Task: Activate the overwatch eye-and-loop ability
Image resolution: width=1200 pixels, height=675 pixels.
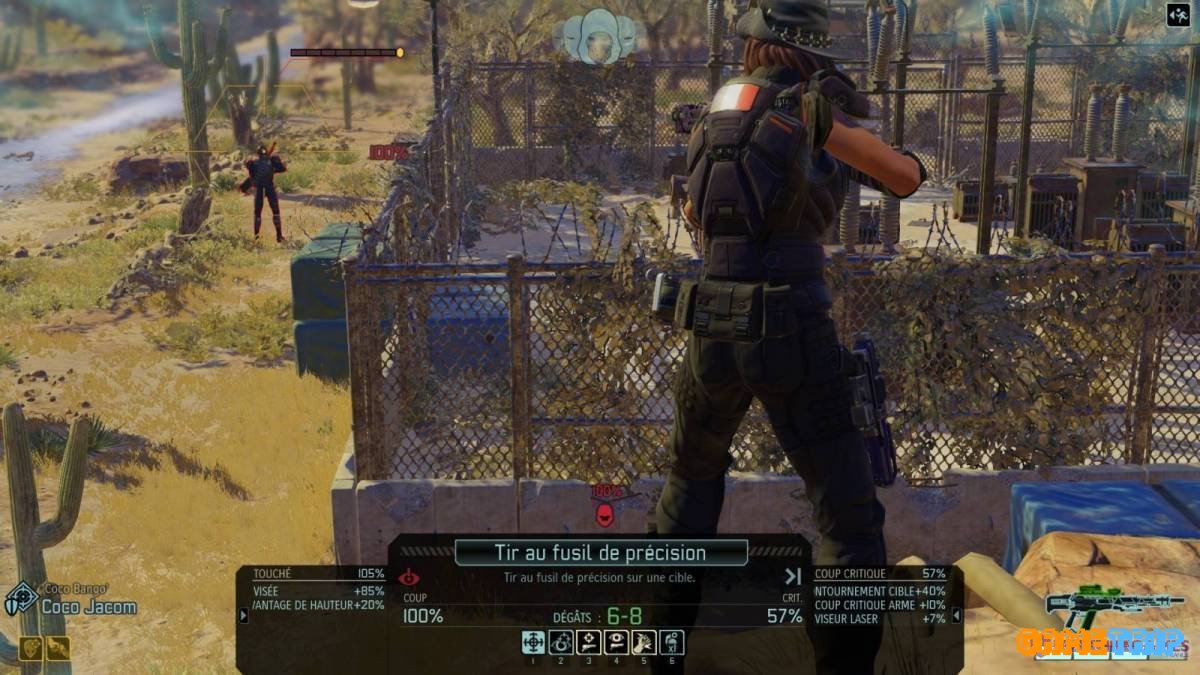Action: tap(561, 642)
